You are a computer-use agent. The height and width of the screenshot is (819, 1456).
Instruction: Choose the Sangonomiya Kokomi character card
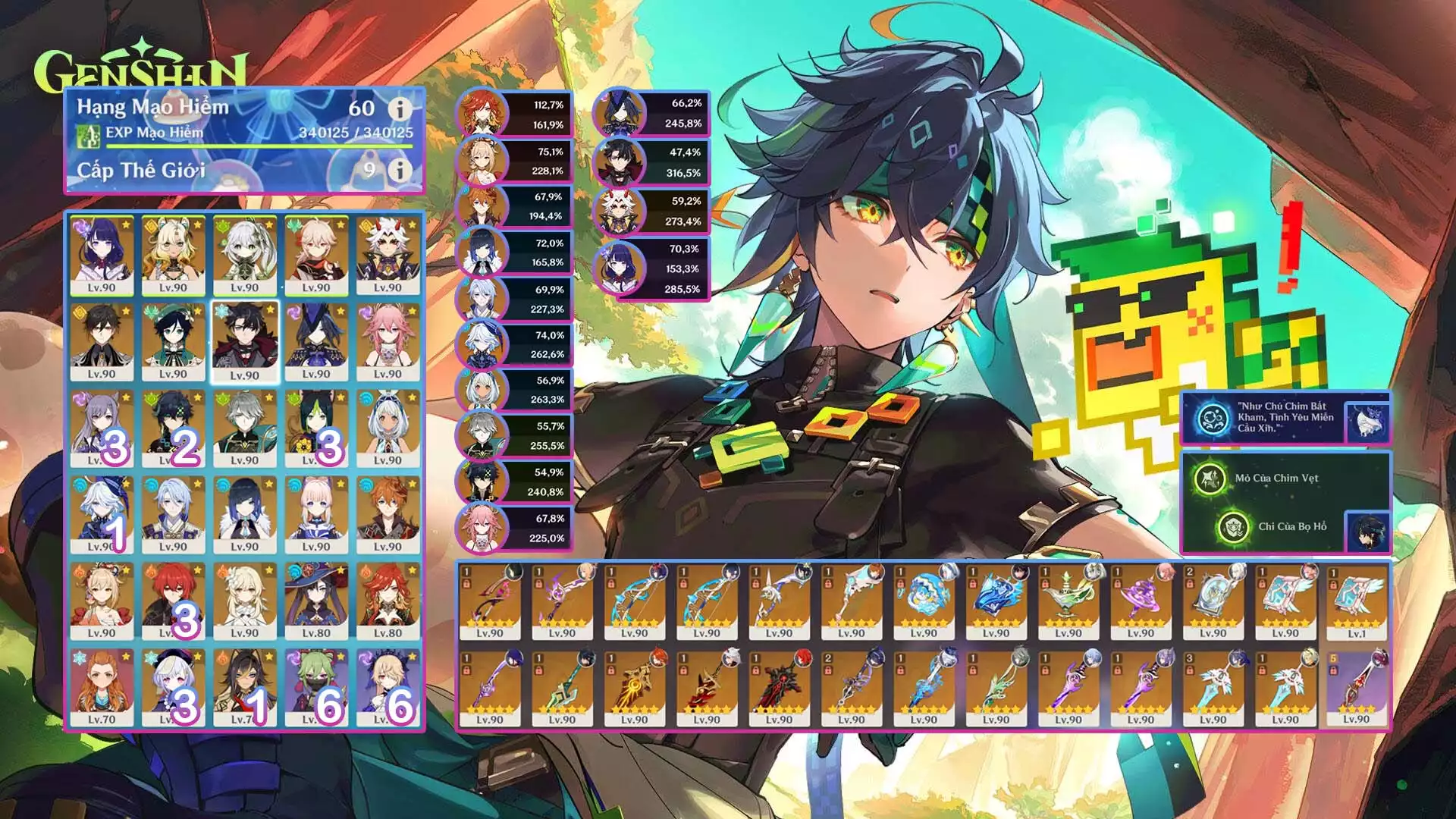(x=315, y=514)
